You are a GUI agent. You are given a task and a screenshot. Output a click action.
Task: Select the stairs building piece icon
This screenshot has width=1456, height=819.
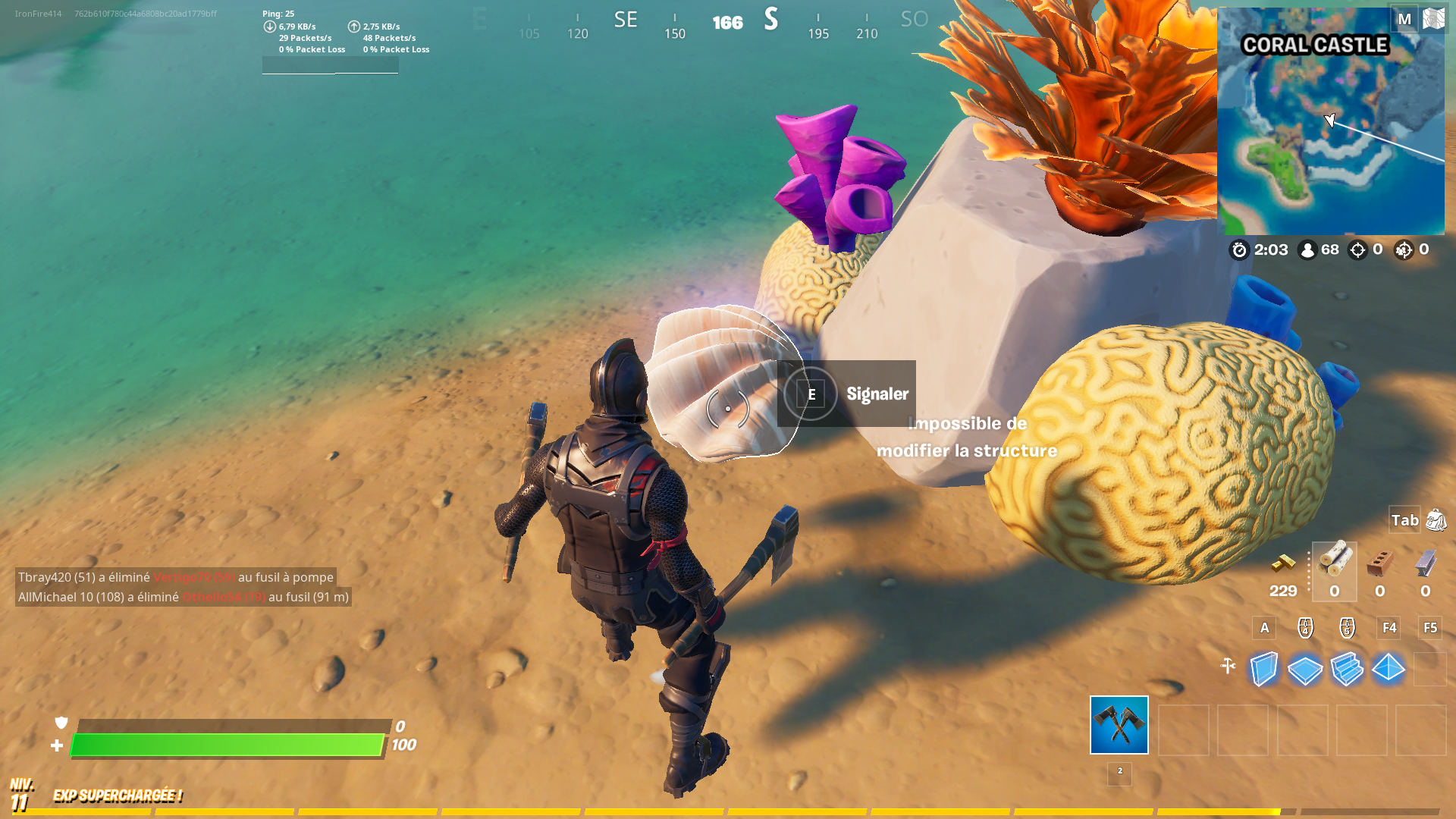(x=1347, y=669)
